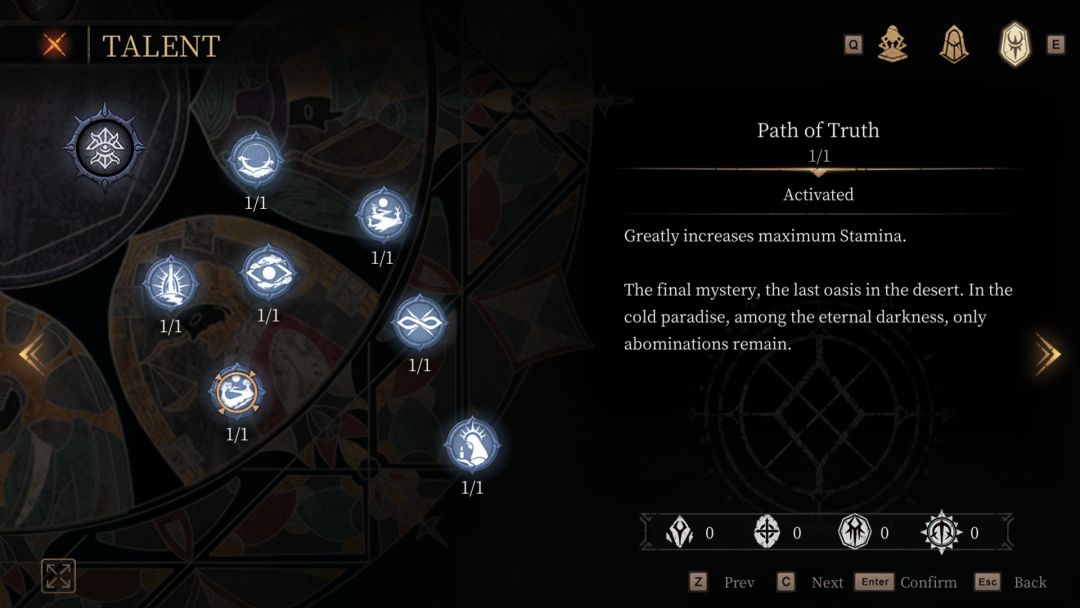Select the highlighted horned crest tab
Image resolution: width=1080 pixels, height=608 pixels.
[1015, 45]
